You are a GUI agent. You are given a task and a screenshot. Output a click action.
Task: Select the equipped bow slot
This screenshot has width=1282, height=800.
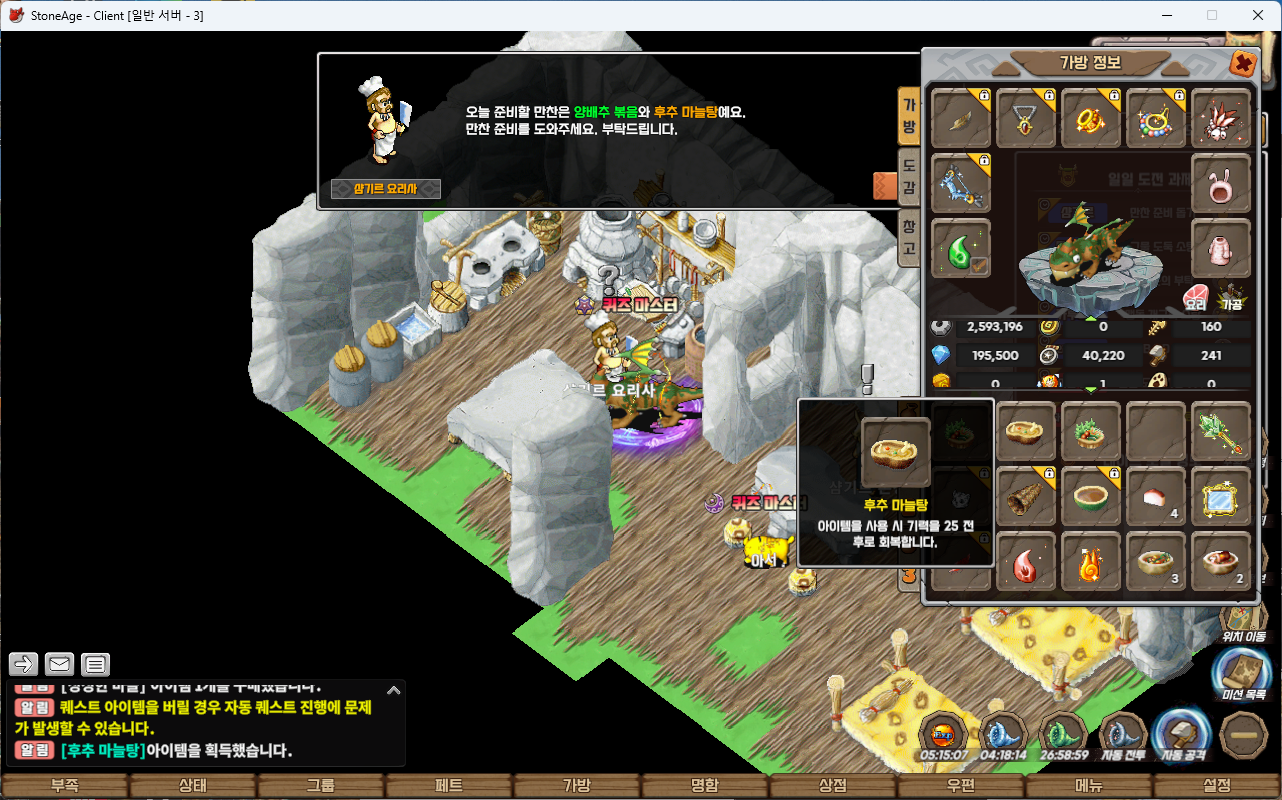pos(961,183)
